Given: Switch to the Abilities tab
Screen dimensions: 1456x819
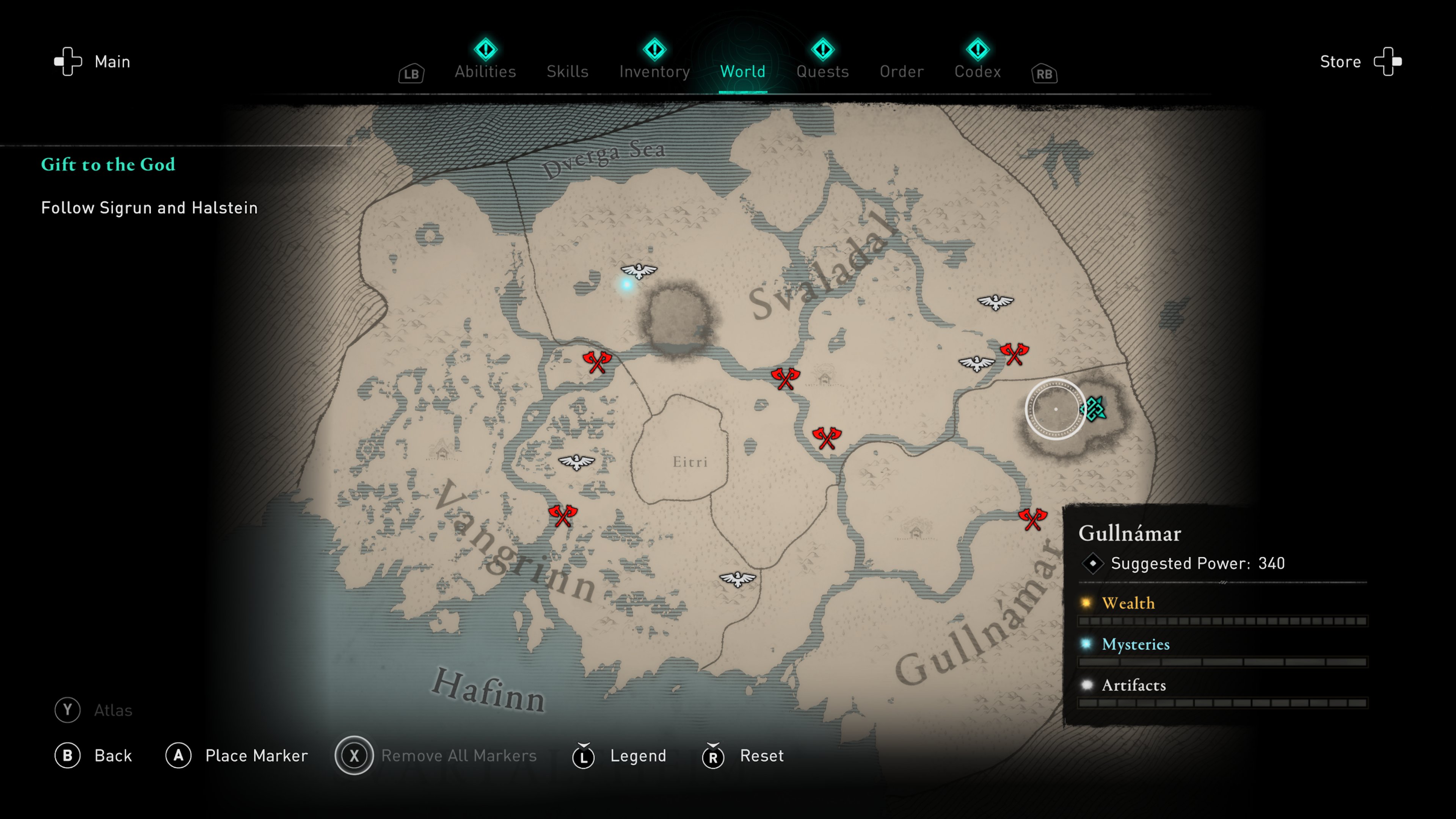Looking at the screenshot, I should pyautogui.click(x=485, y=71).
